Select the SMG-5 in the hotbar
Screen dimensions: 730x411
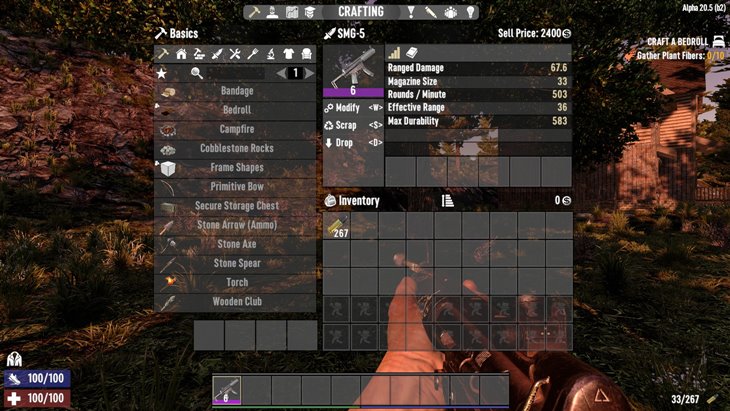pos(227,389)
